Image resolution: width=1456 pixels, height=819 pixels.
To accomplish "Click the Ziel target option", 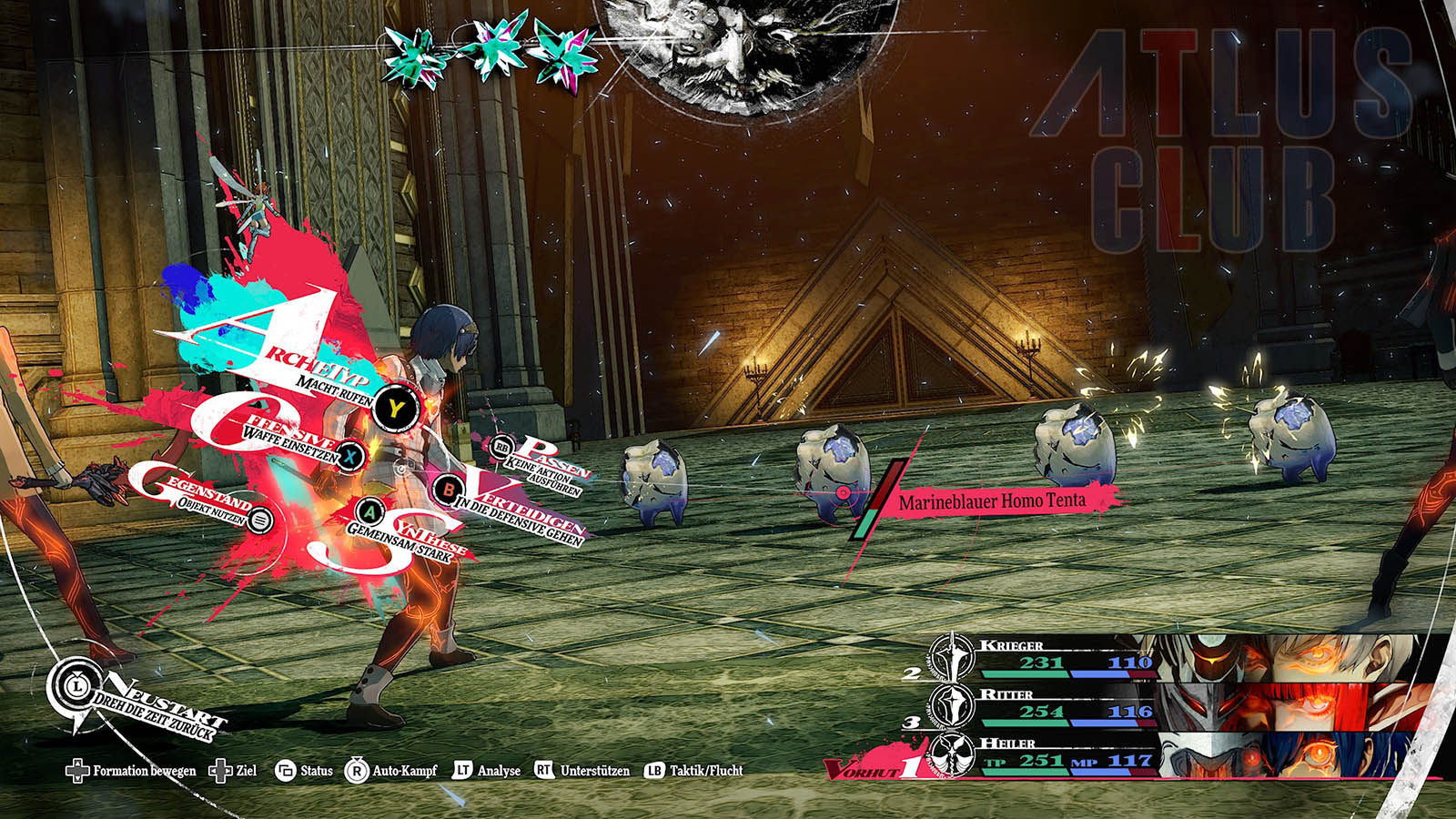I will click(234, 771).
